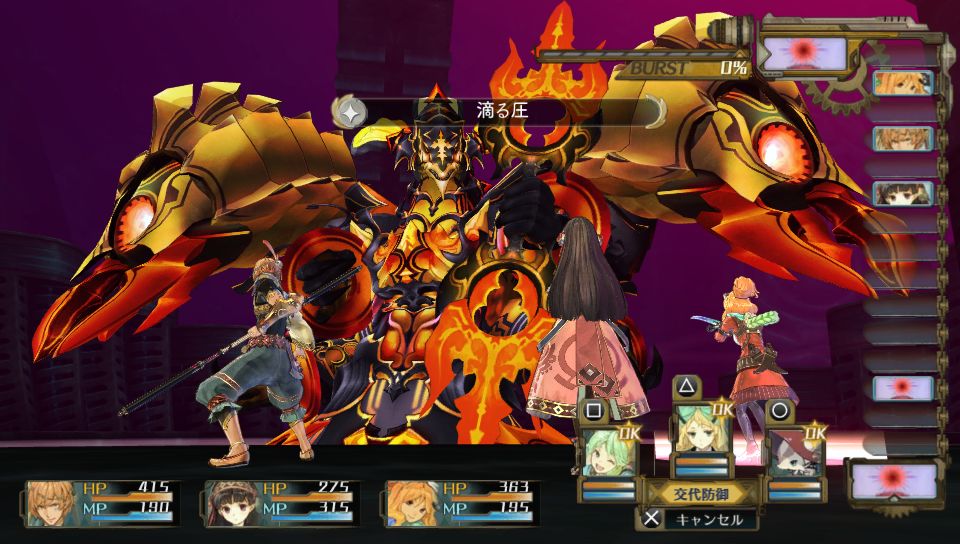Image resolution: width=960 pixels, height=544 pixels.
Task: Click the blond man's turn-order portrait
Action: point(903,138)
